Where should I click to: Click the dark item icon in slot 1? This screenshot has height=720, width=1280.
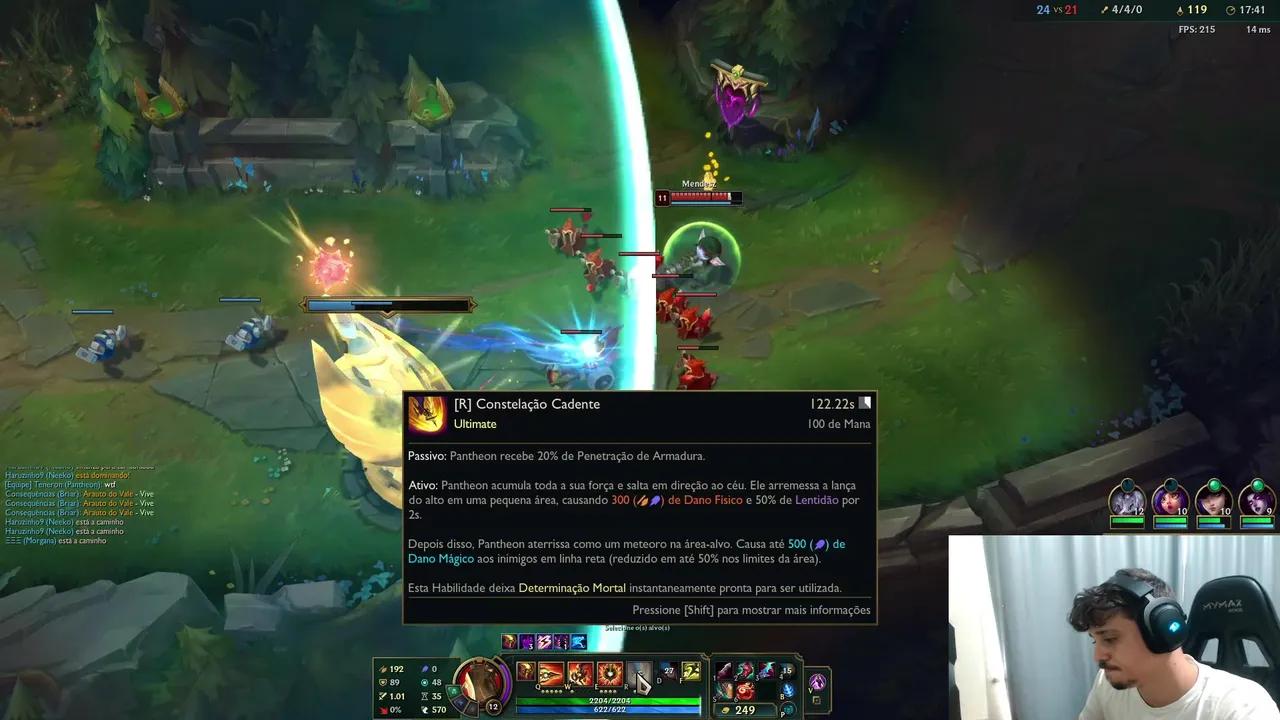[x=724, y=671]
